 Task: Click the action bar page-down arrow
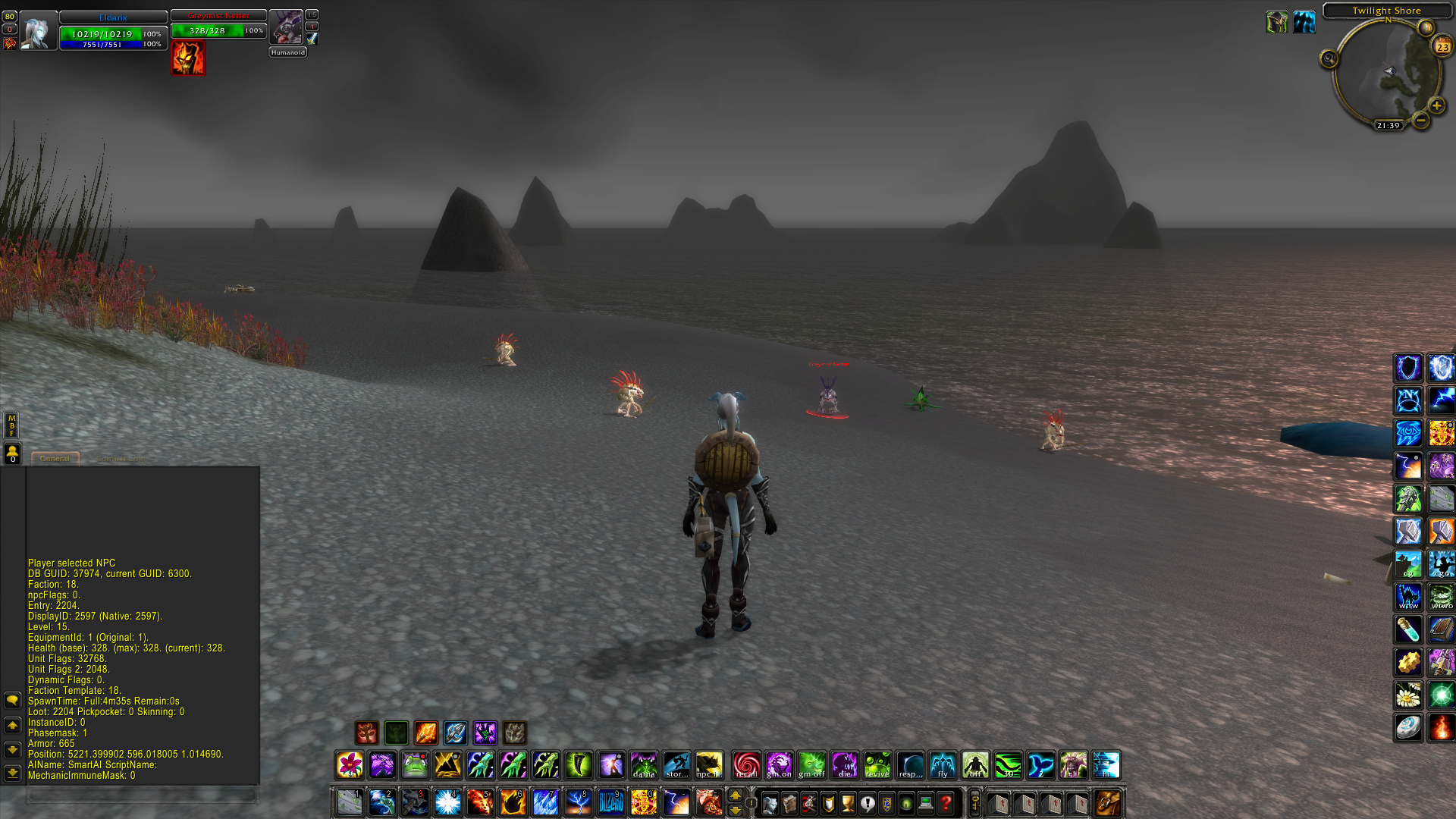[x=735, y=810]
